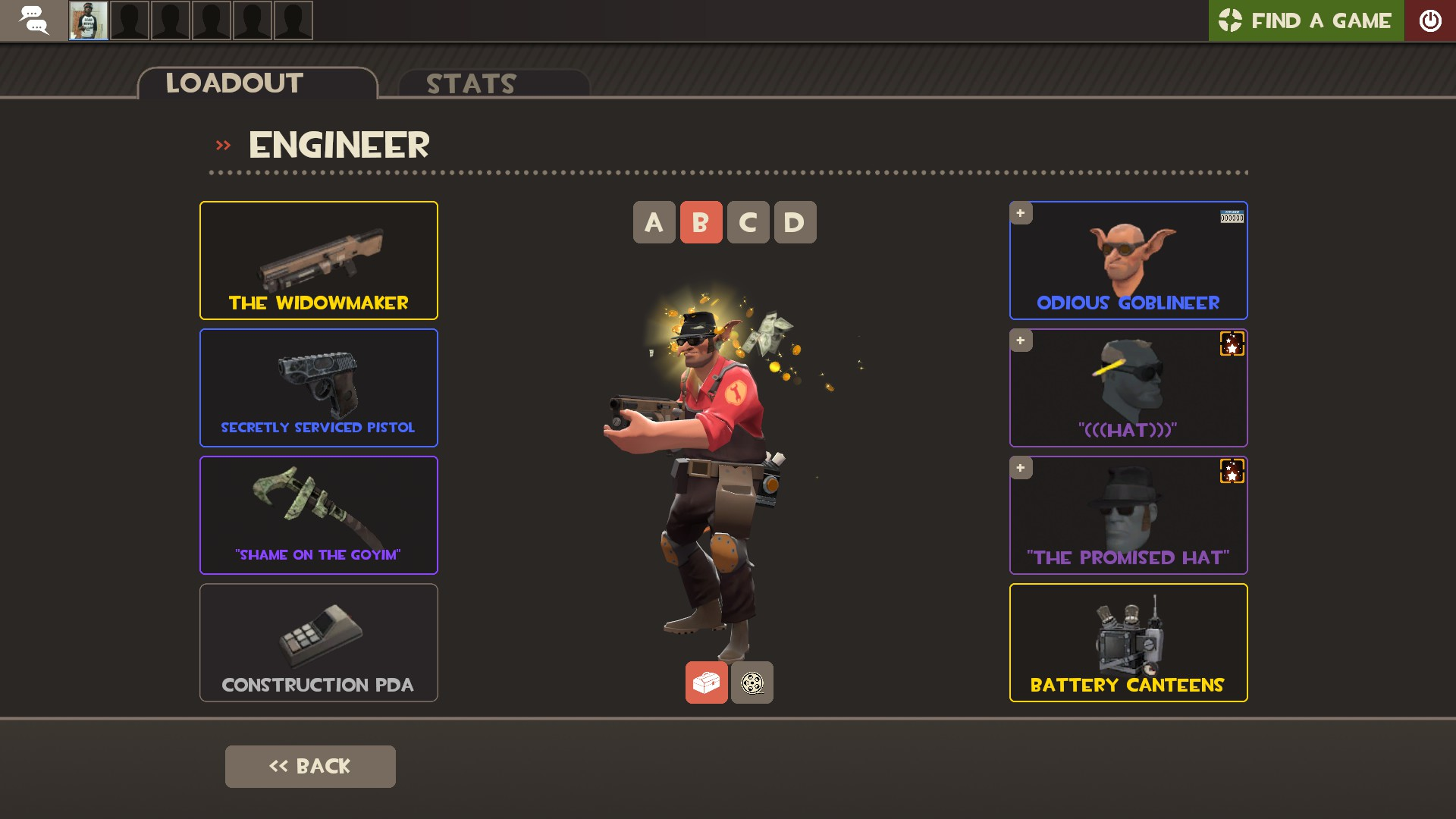Activate loadout preset D
The width and height of the screenshot is (1456, 819).
tap(795, 222)
